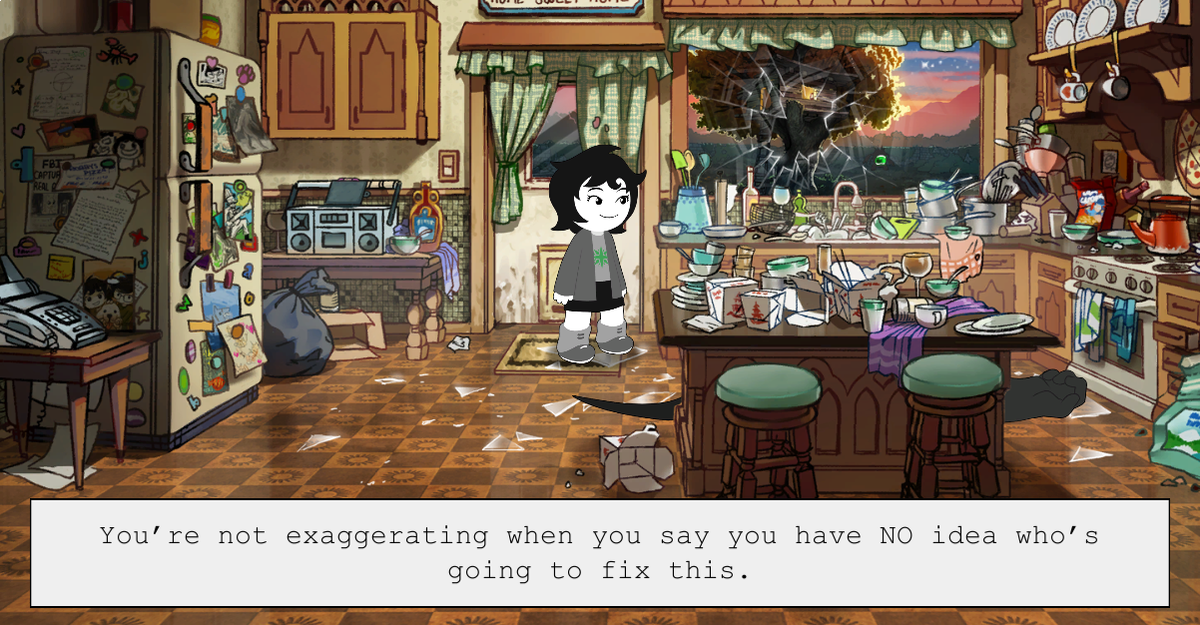The width and height of the screenshot is (1200, 625).
Task: Advance the narration dialogue text box
Action: (599, 552)
